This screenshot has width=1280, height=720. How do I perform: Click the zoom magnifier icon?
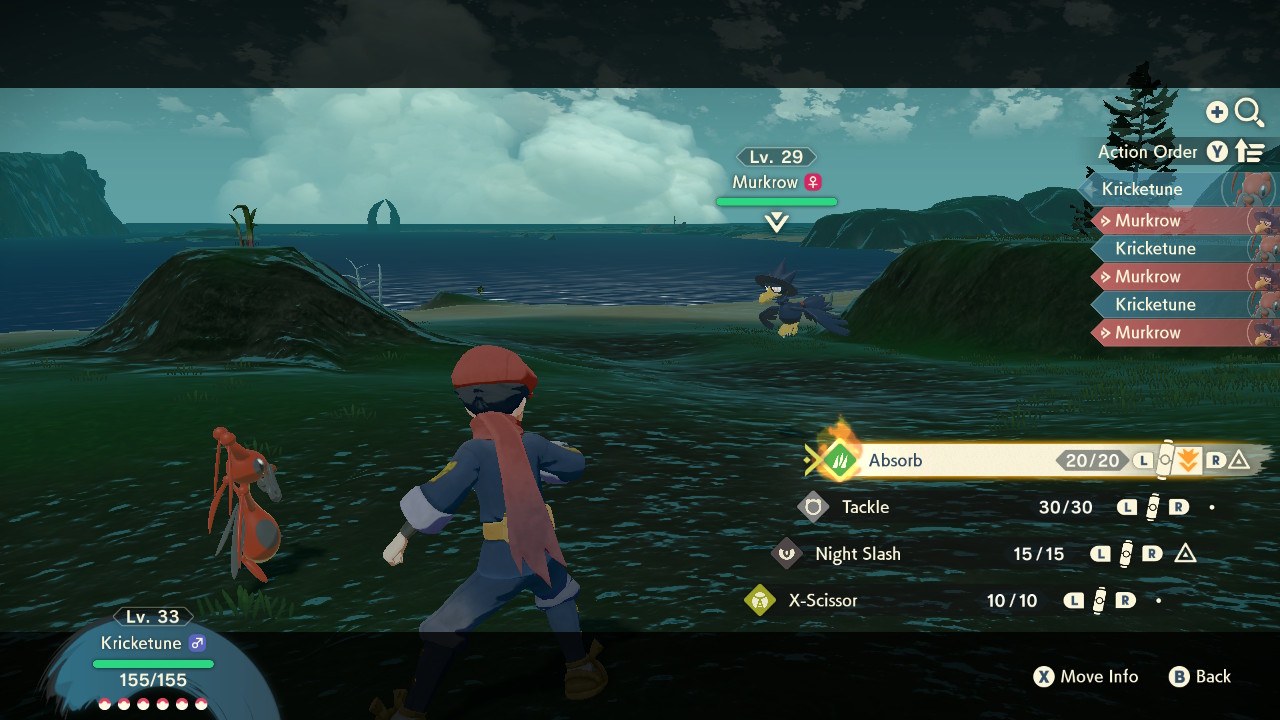click(1249, 112)
